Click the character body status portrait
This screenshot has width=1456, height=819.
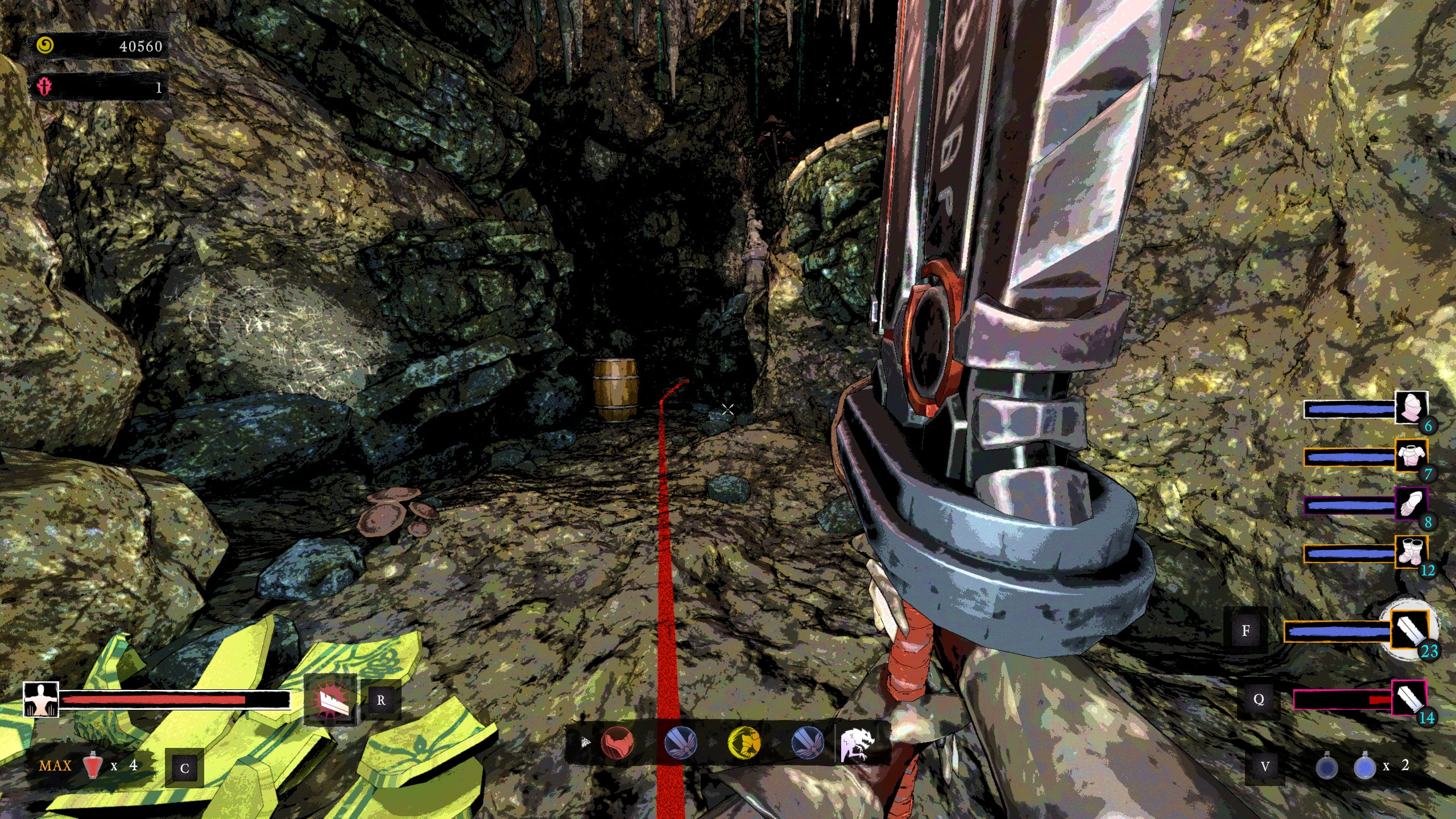(x=41, y=699)
